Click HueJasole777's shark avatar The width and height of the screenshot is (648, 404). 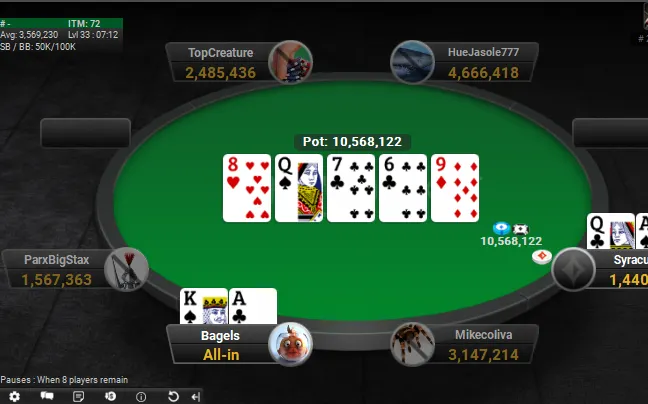[412, 62]
